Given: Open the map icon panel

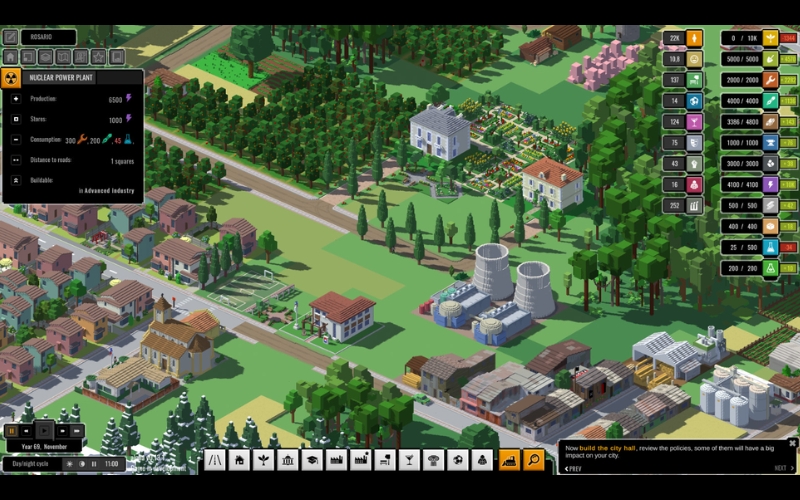Looking at the screenshot, I should click(x=64, y=57).
